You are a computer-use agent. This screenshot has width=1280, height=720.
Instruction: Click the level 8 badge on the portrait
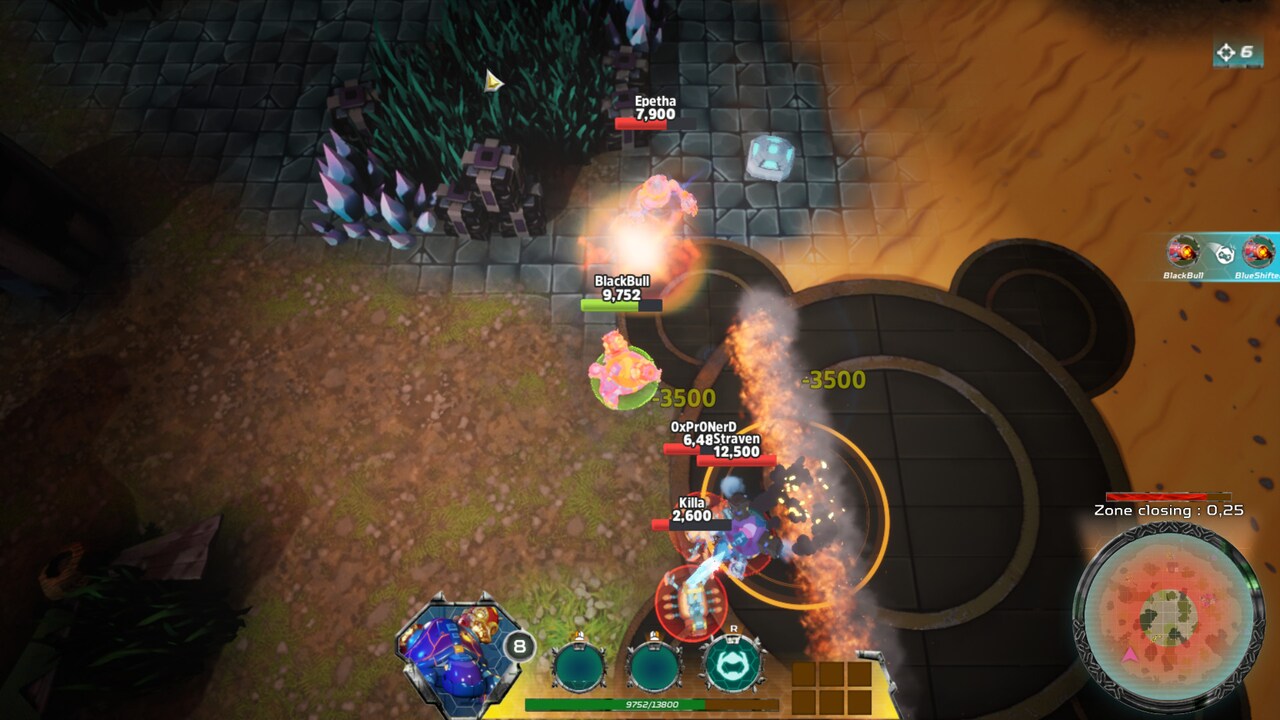click(x=519, y=645)
